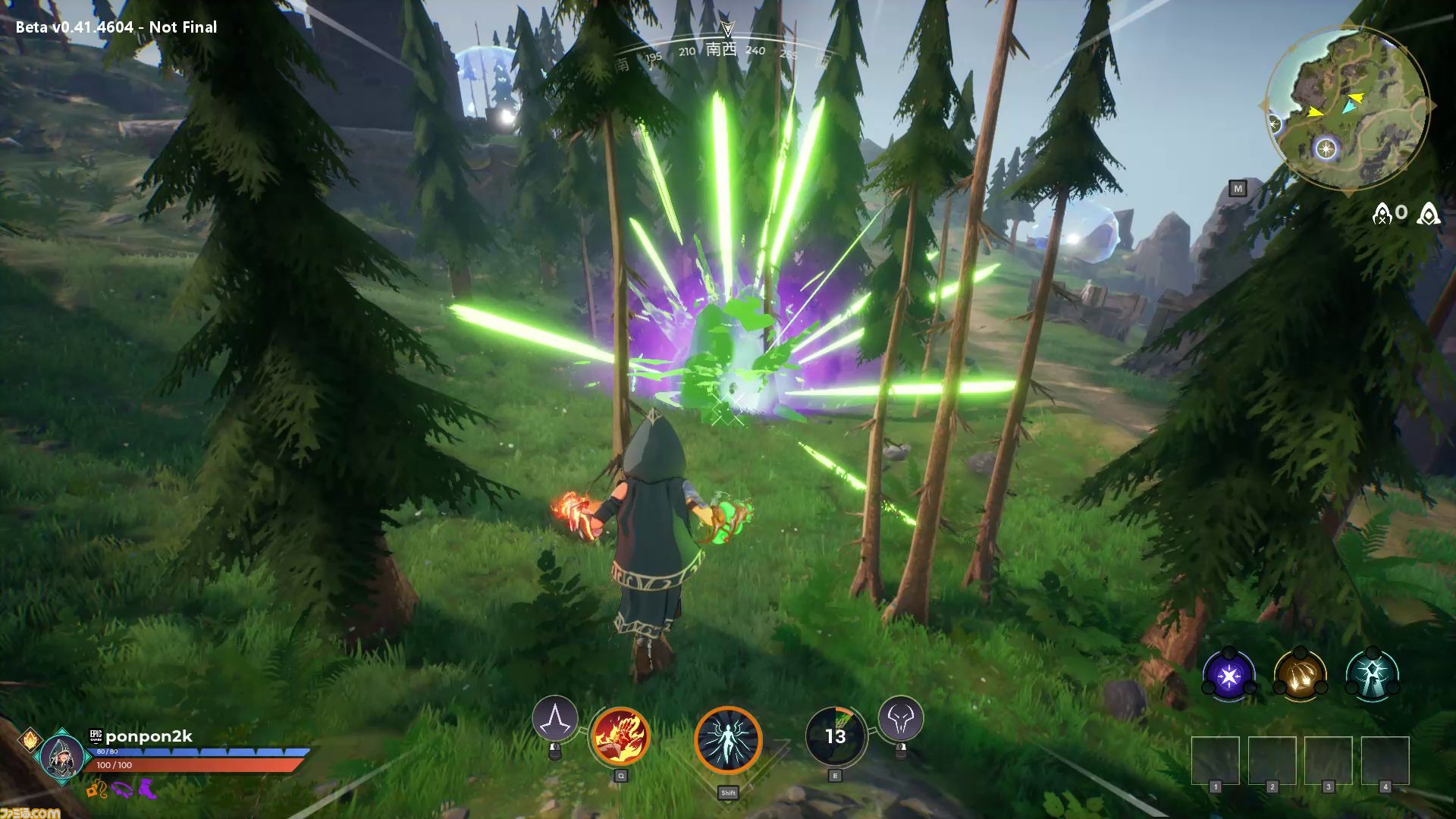Inspect the purple star talent orb
1456x819 pixels.
tap(1228, 674)
